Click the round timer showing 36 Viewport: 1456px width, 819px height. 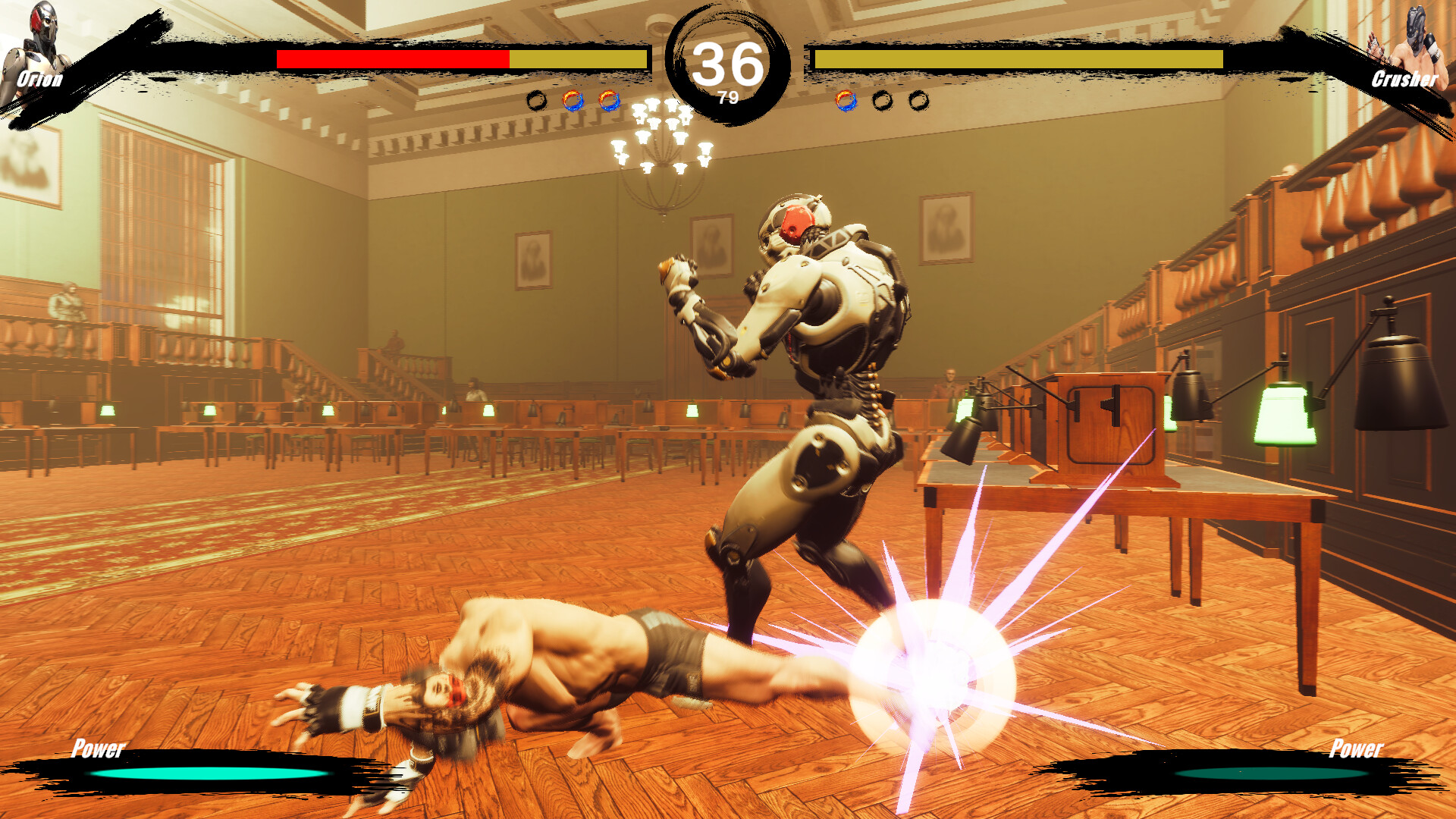[728, 64]
